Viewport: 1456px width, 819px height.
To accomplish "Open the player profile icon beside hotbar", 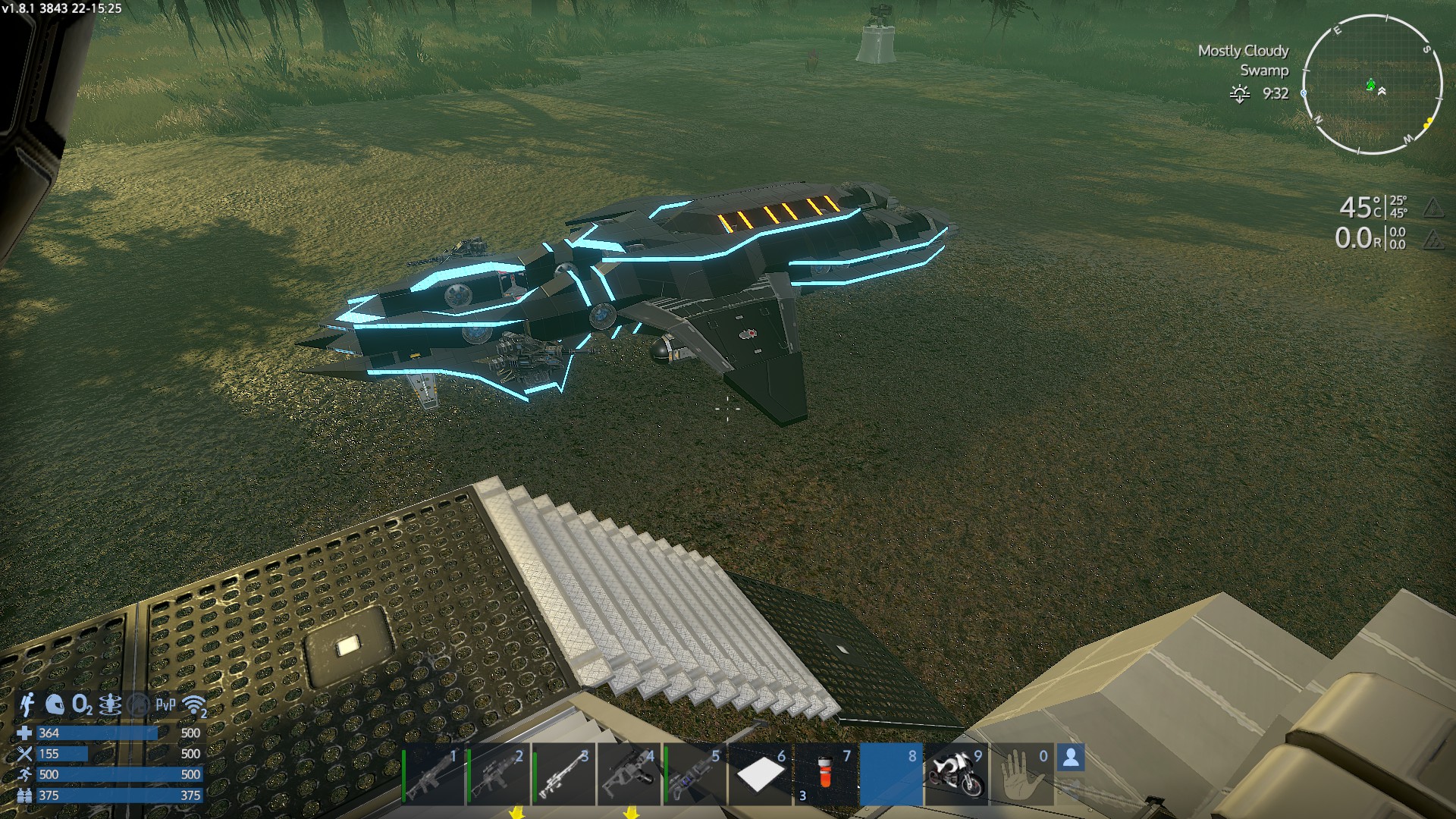I will pos(1071,758).
